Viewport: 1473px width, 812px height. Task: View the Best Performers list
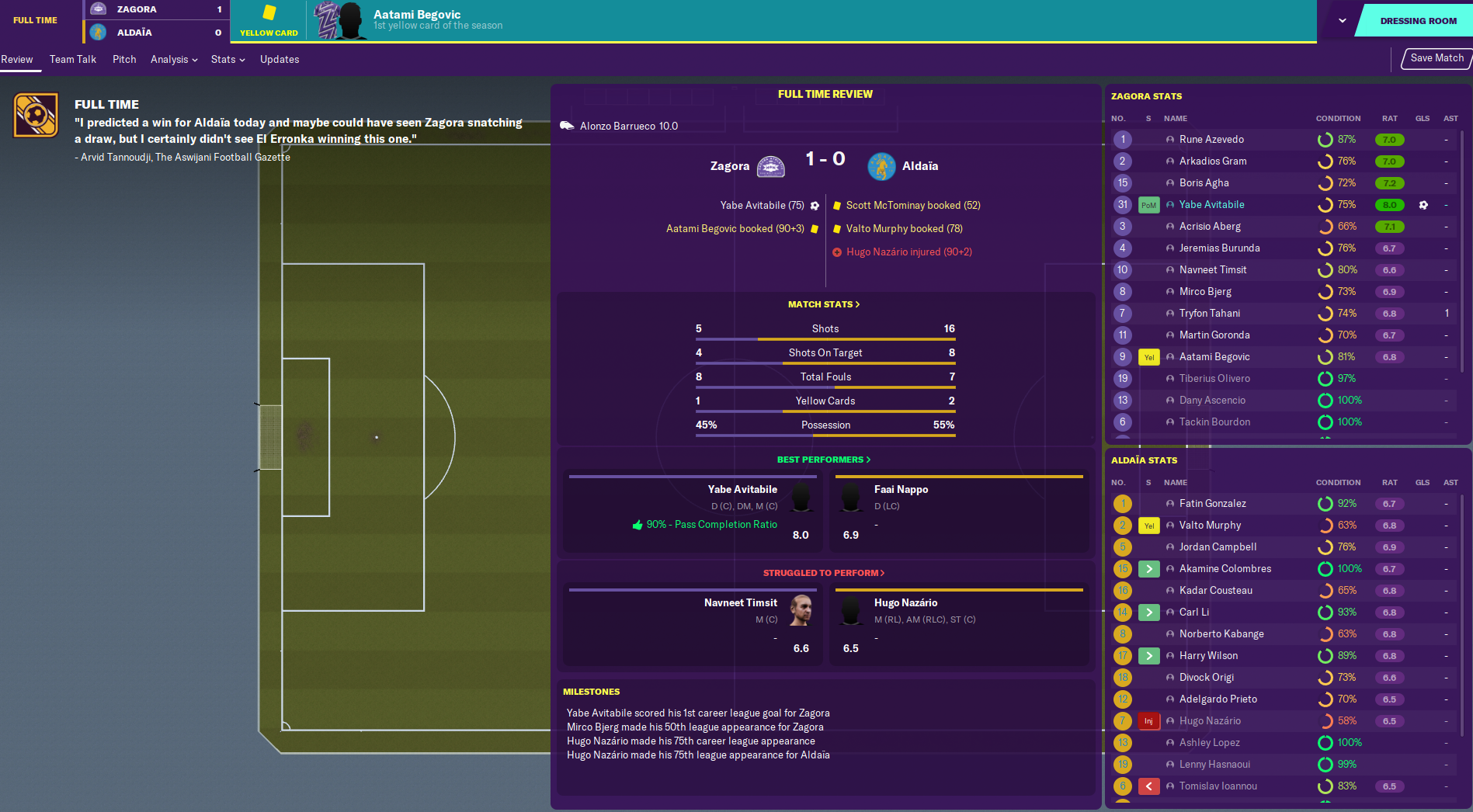coord(824,460)
